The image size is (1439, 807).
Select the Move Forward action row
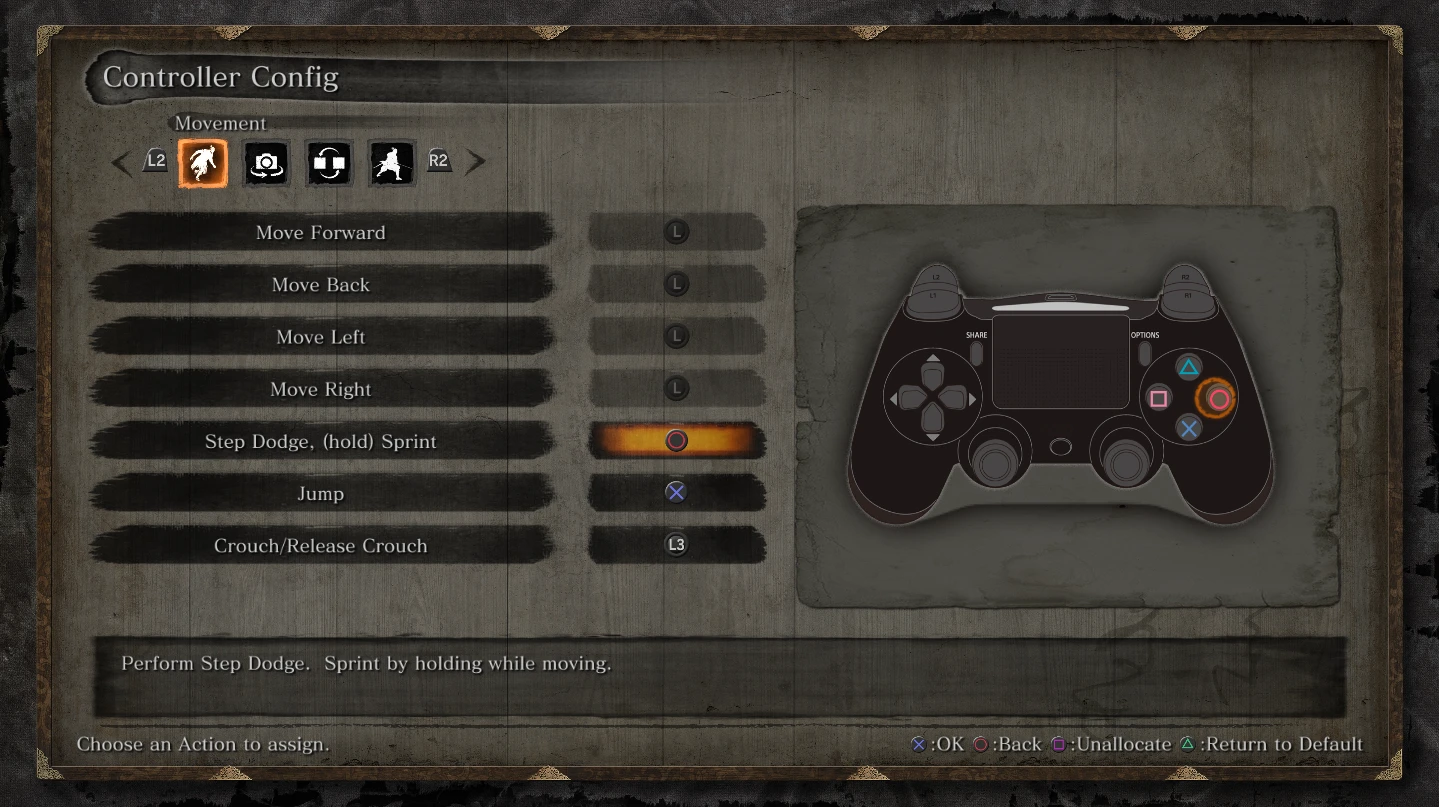click(x=320, y=232)
